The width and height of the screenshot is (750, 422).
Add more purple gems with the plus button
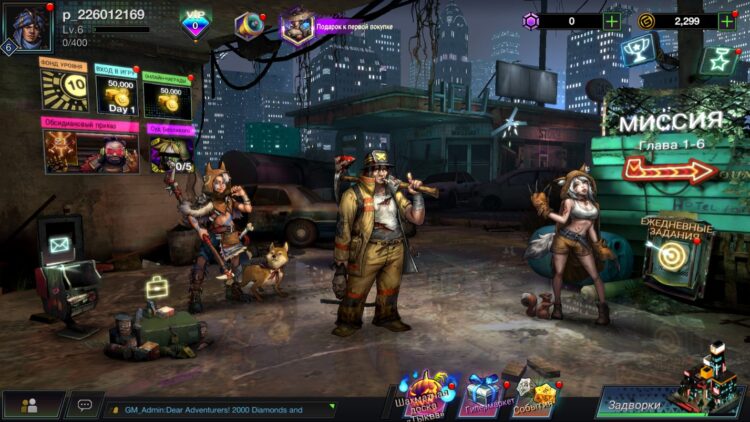612,20
